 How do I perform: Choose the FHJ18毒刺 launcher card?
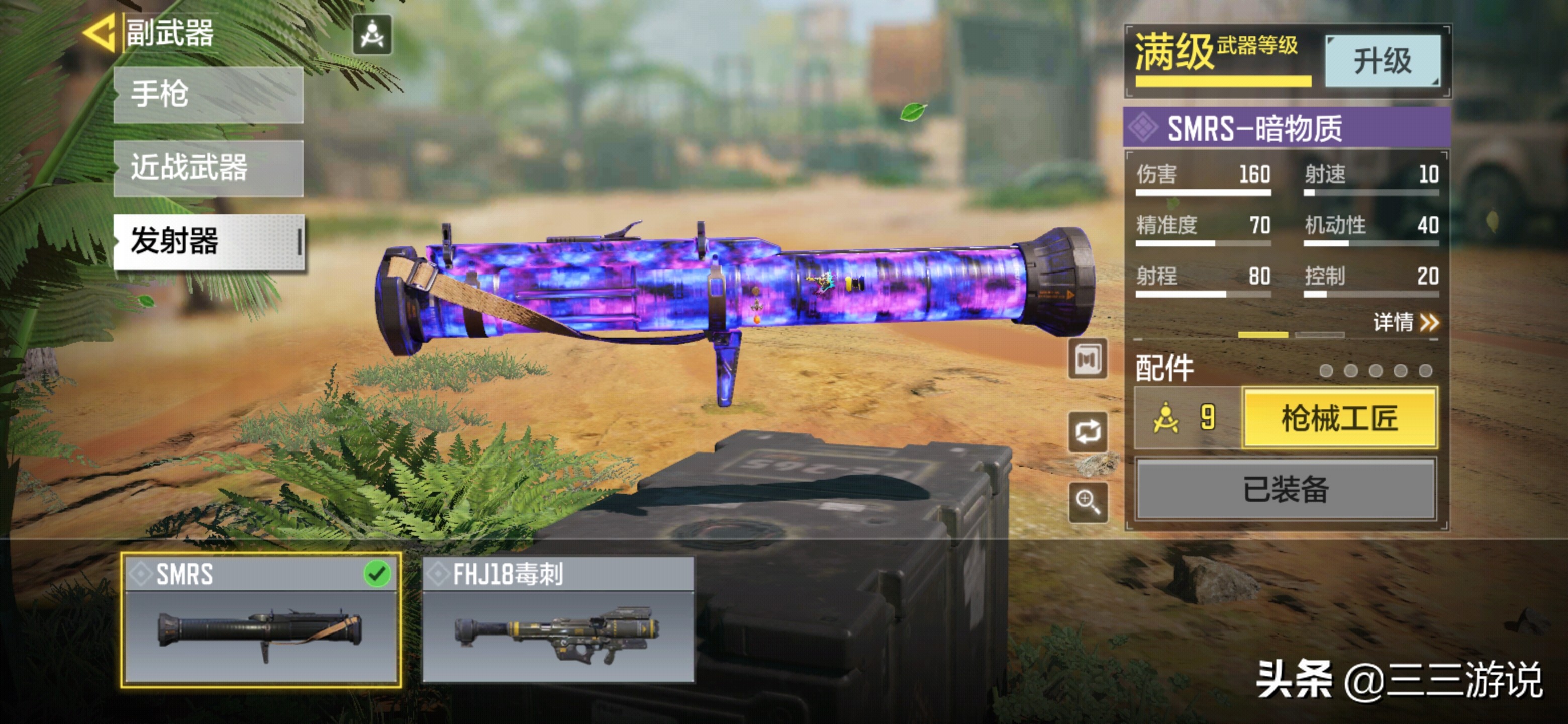coord(557,620)
